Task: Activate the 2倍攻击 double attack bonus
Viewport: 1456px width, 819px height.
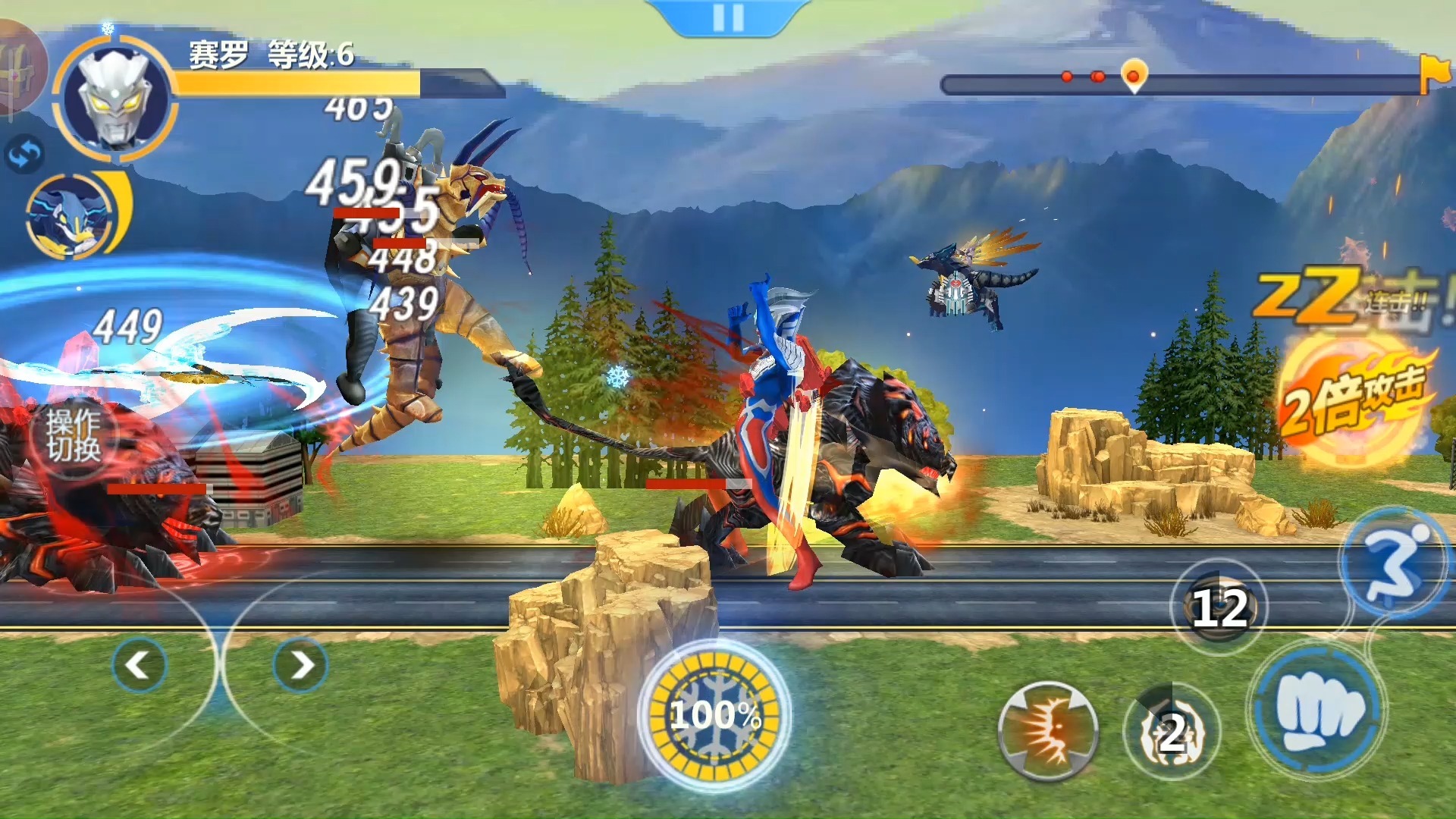Action: point(1355,398)
